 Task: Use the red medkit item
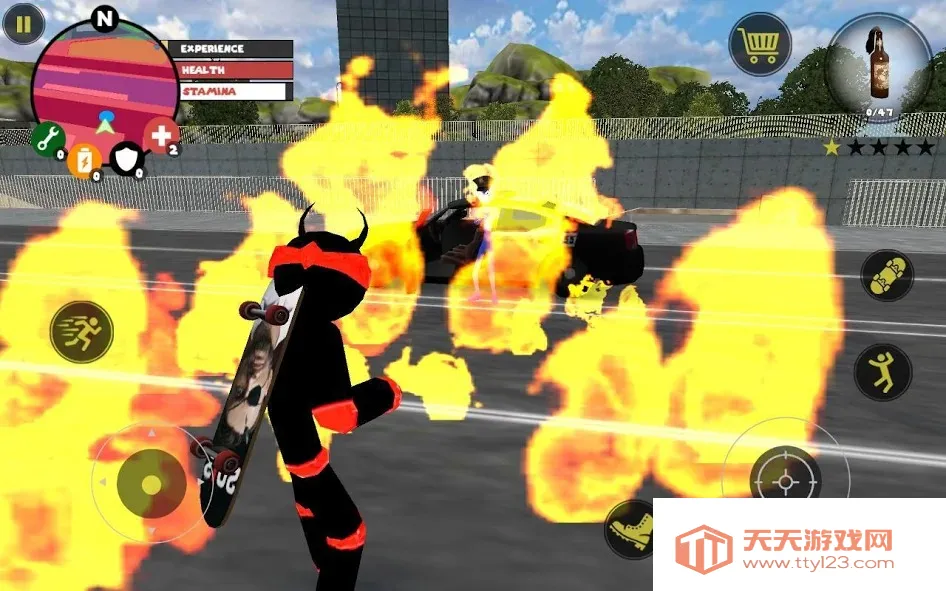coord(161,135)
